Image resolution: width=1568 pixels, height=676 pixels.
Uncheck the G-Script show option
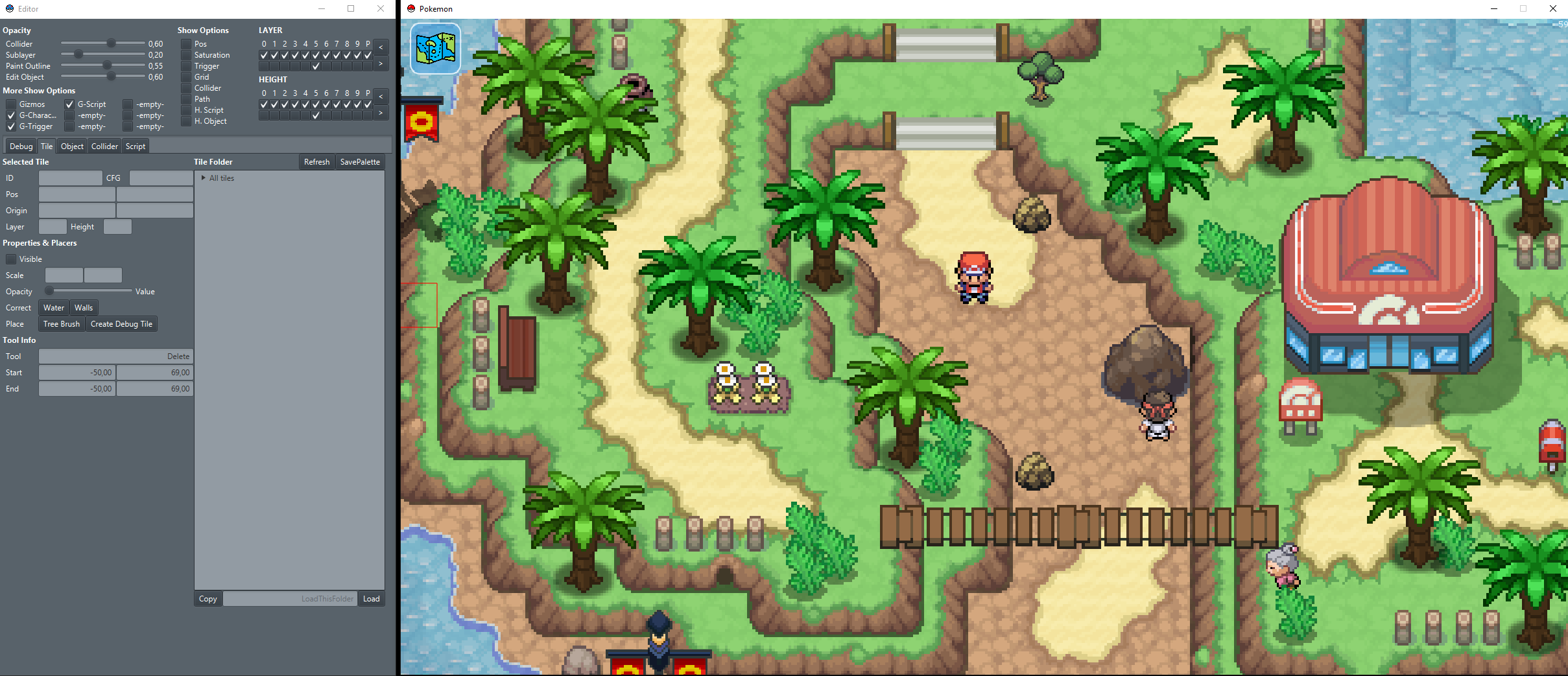point(69,104)
